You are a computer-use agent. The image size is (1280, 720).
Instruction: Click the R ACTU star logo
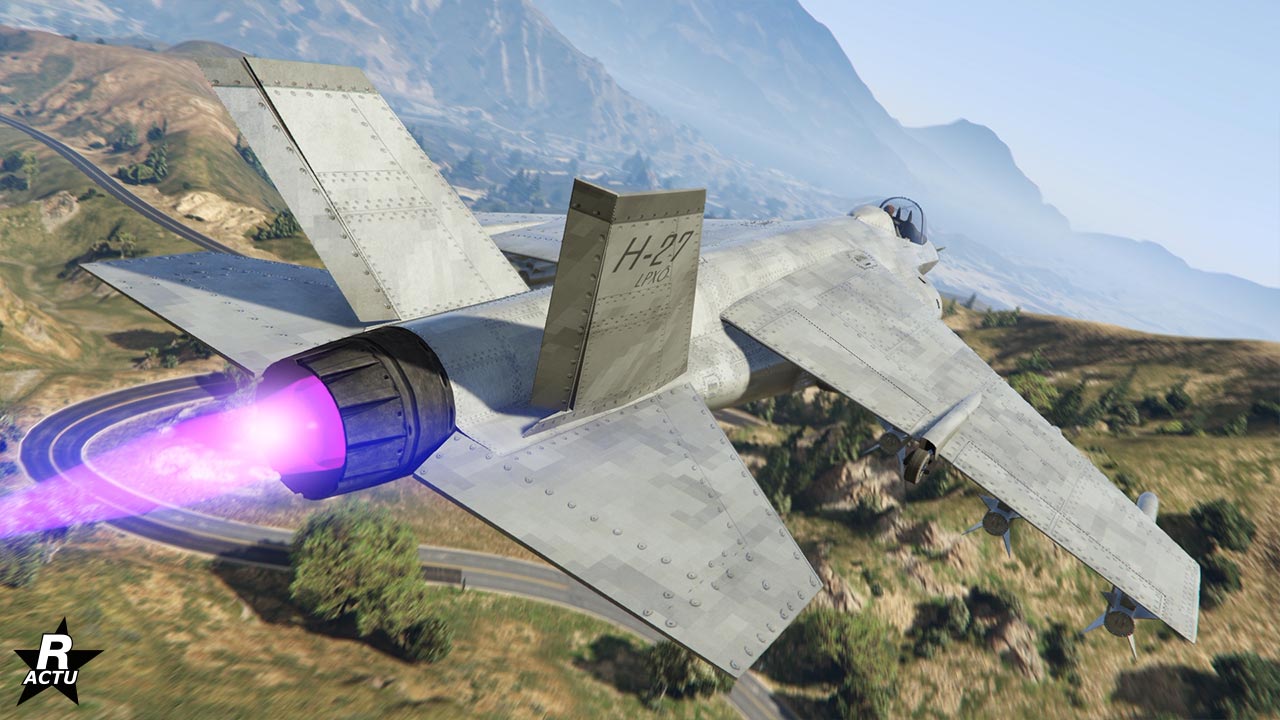point(57,662)
